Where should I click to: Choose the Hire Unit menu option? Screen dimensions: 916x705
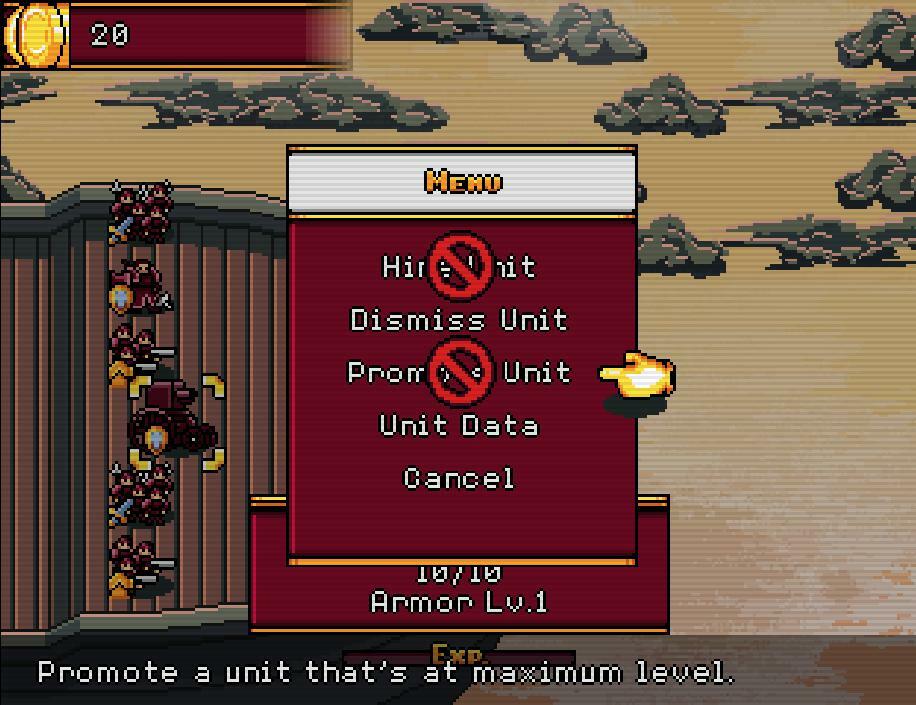coord(459,267)
